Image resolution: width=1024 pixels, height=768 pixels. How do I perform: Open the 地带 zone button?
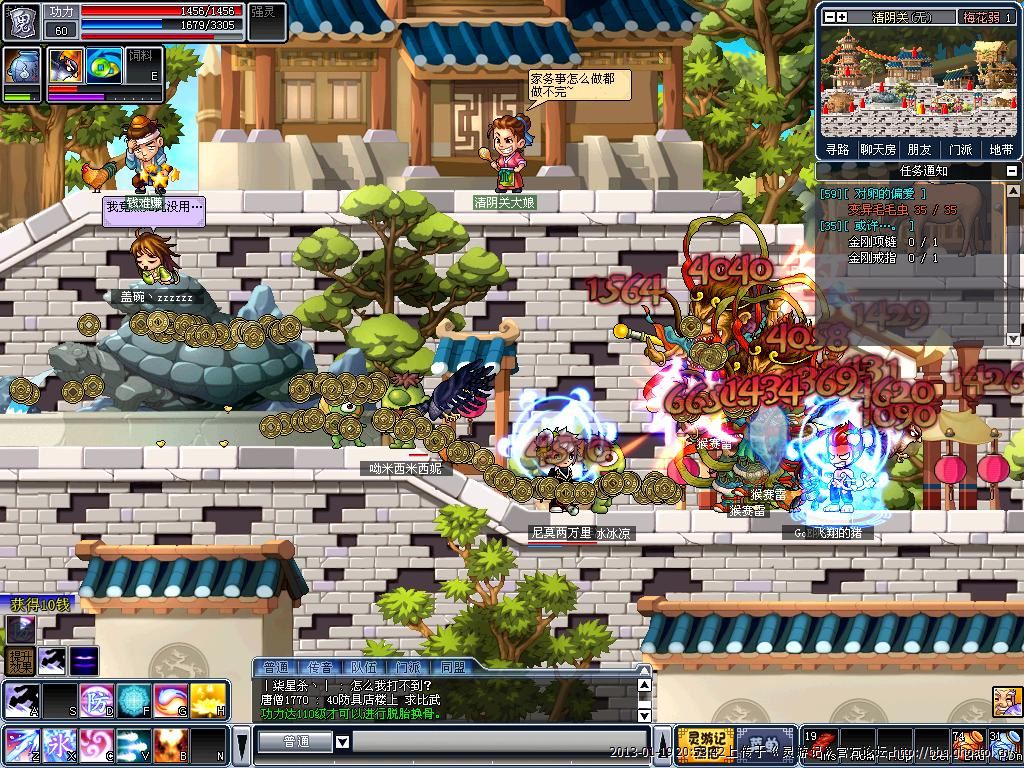[x=1000, y=150]
